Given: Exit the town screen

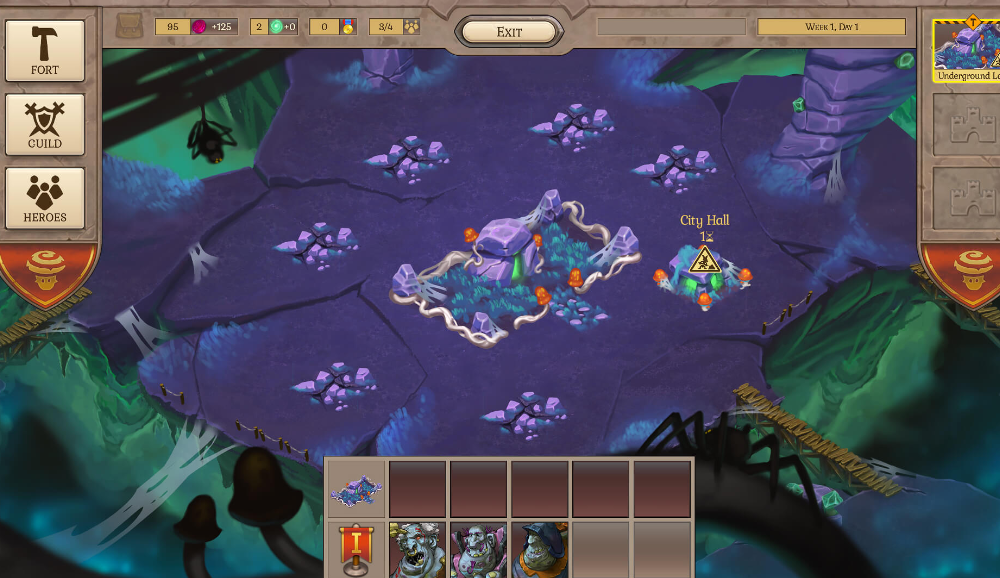Looking at the screenshot, I should (x=509, y=32).
